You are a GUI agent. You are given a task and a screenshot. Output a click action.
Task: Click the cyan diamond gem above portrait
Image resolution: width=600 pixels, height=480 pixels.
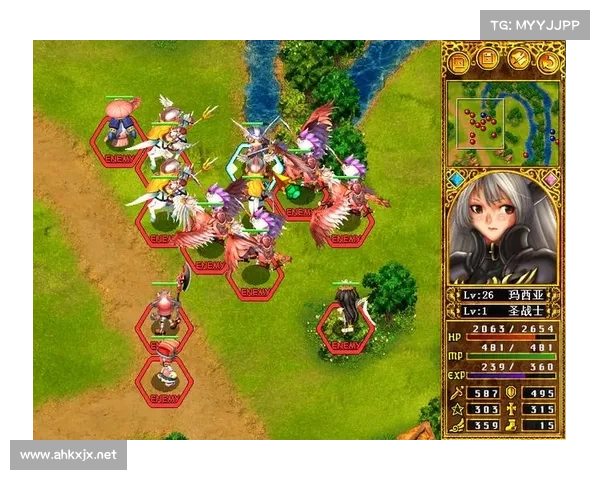pos(457,179)
